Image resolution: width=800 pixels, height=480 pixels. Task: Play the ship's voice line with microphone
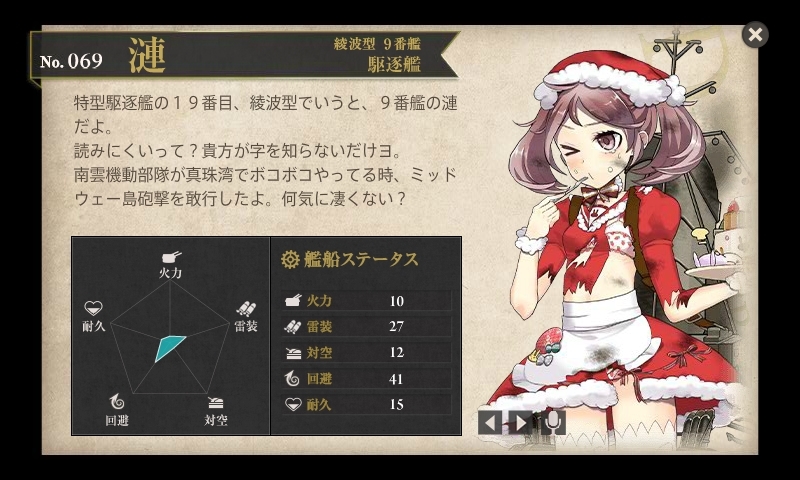click(x=552, y=422)
